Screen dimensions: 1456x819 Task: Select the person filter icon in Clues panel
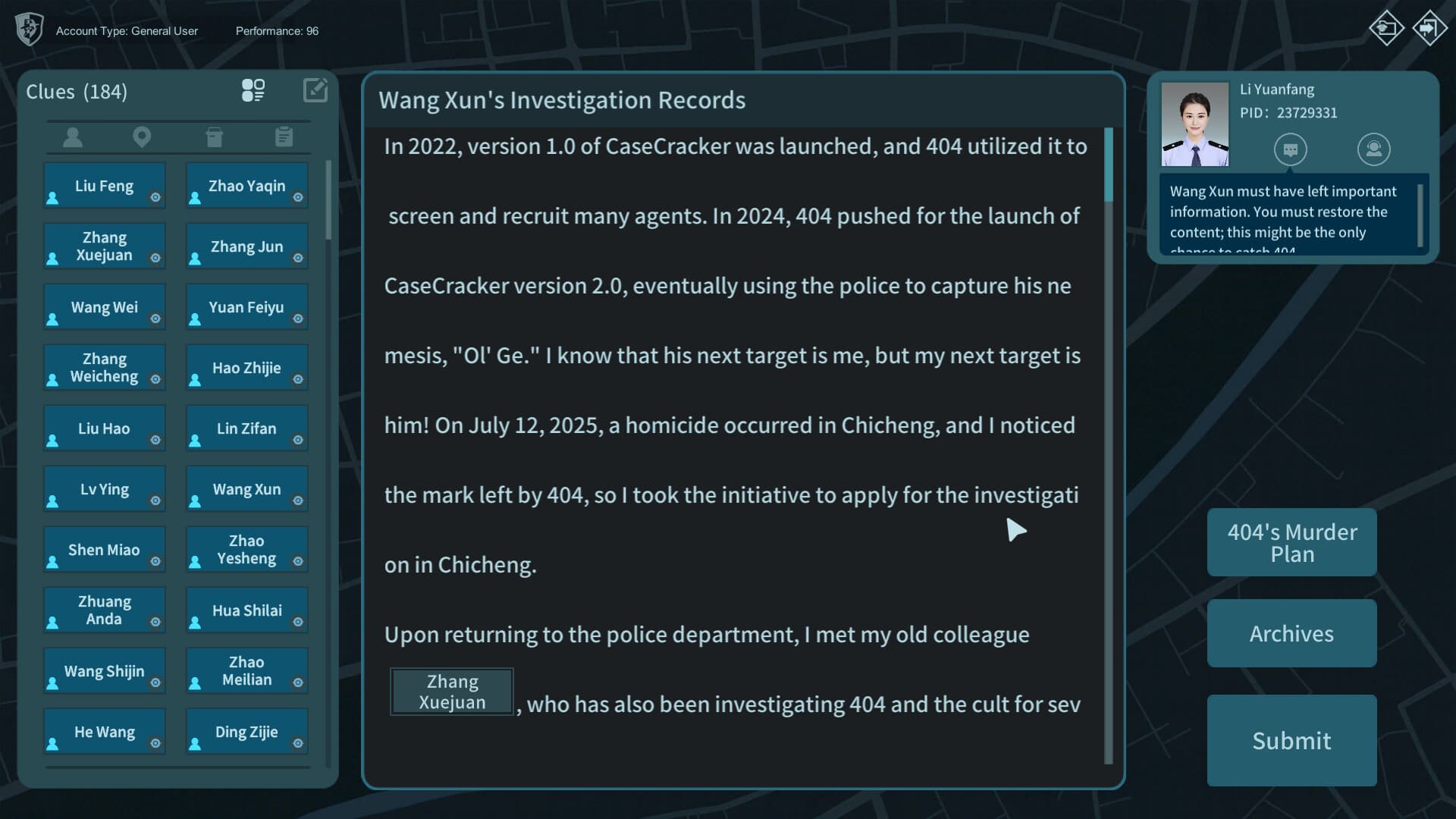(x=73, y=137)
